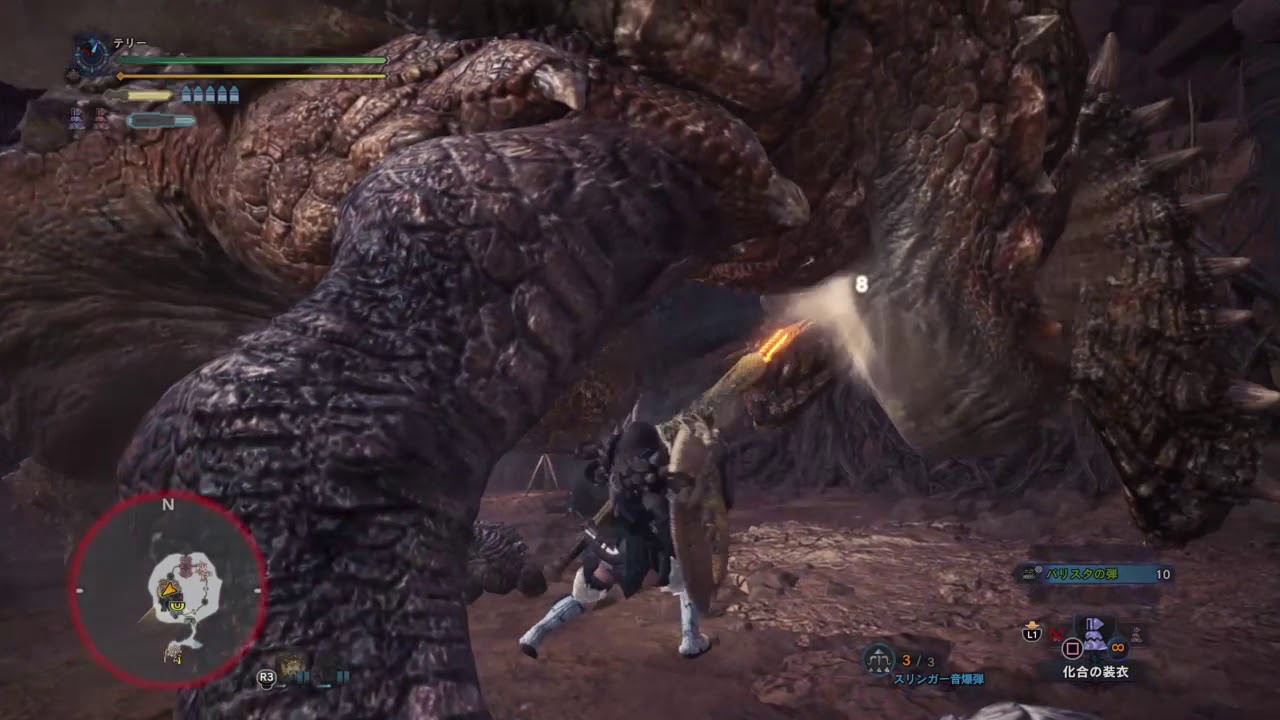The image size is (1280, 720).
Task: Select the バリスタの弾 ammo entry
Action: pyautogui.click(x=1092, y=574)
